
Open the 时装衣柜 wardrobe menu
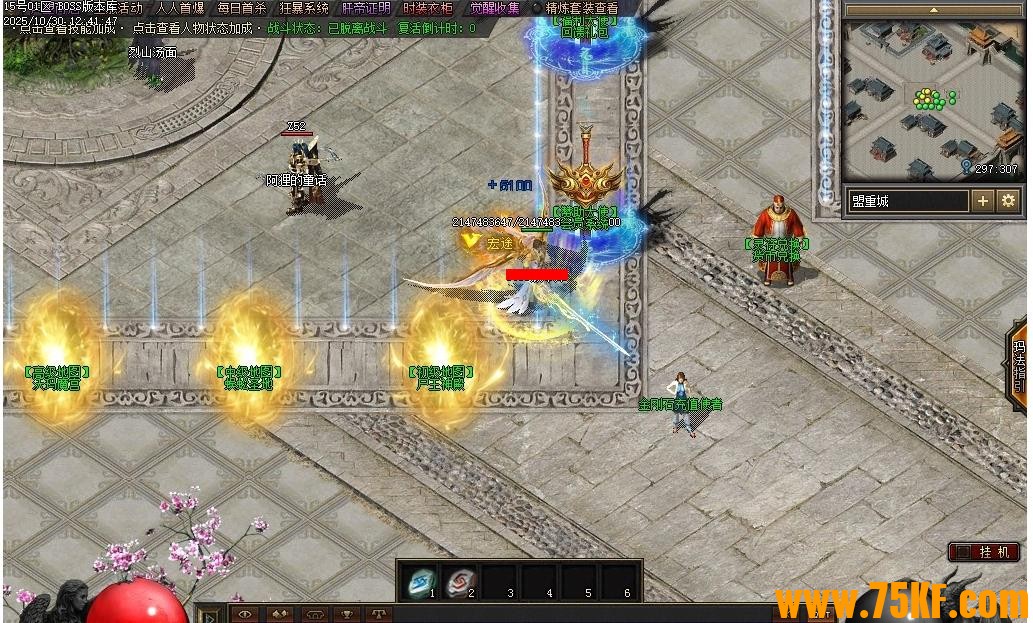pos(428,7)
